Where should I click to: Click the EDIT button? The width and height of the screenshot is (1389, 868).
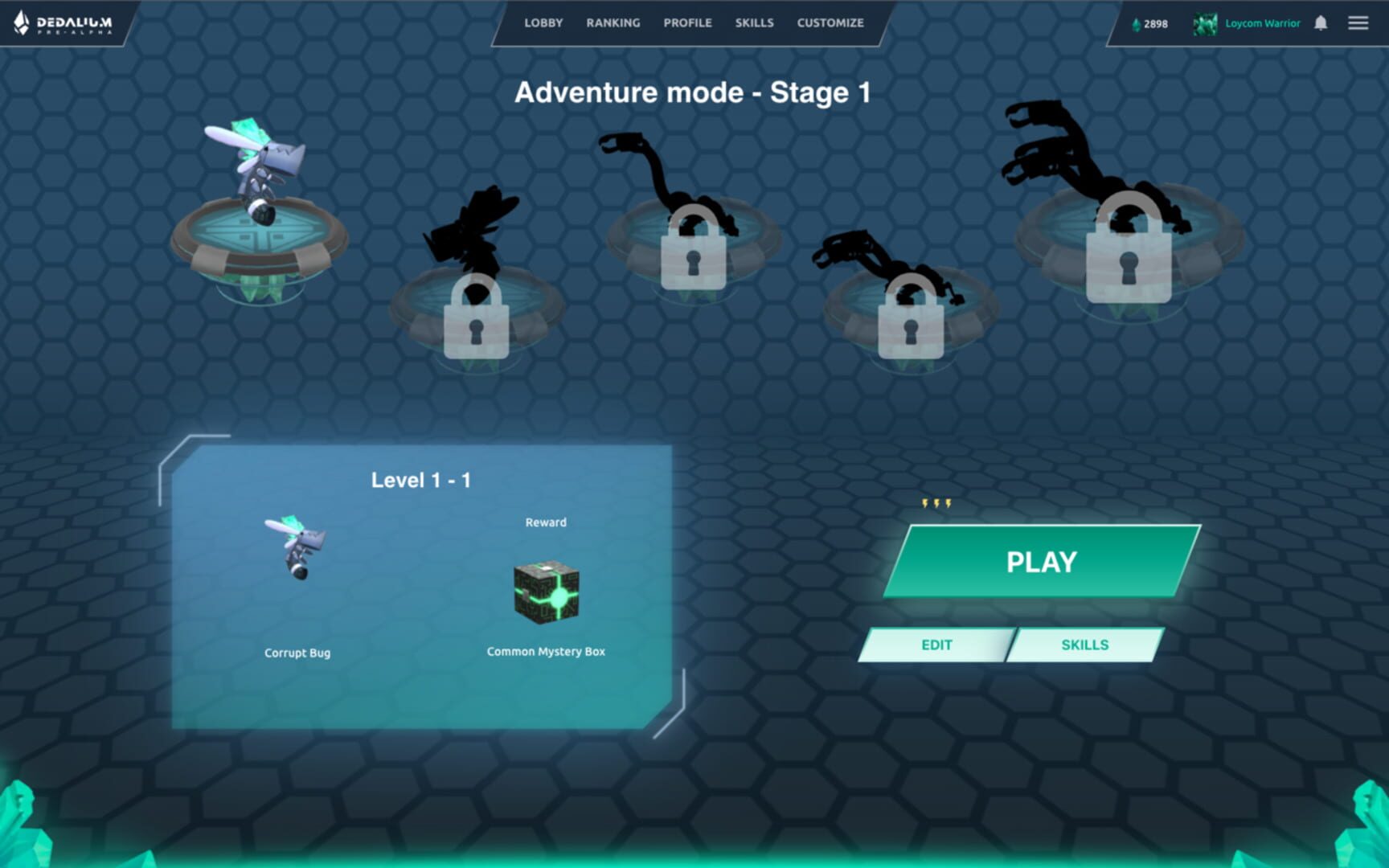coord(936,645)
